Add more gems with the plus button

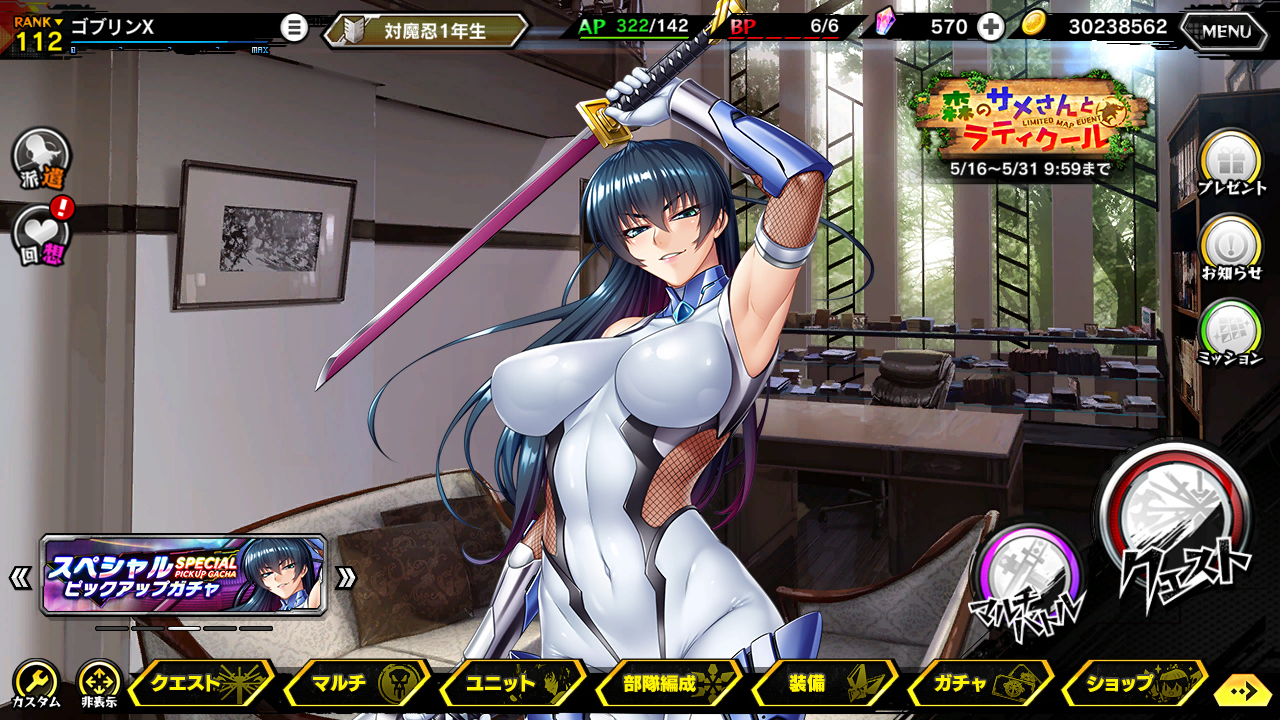point(990,27)
